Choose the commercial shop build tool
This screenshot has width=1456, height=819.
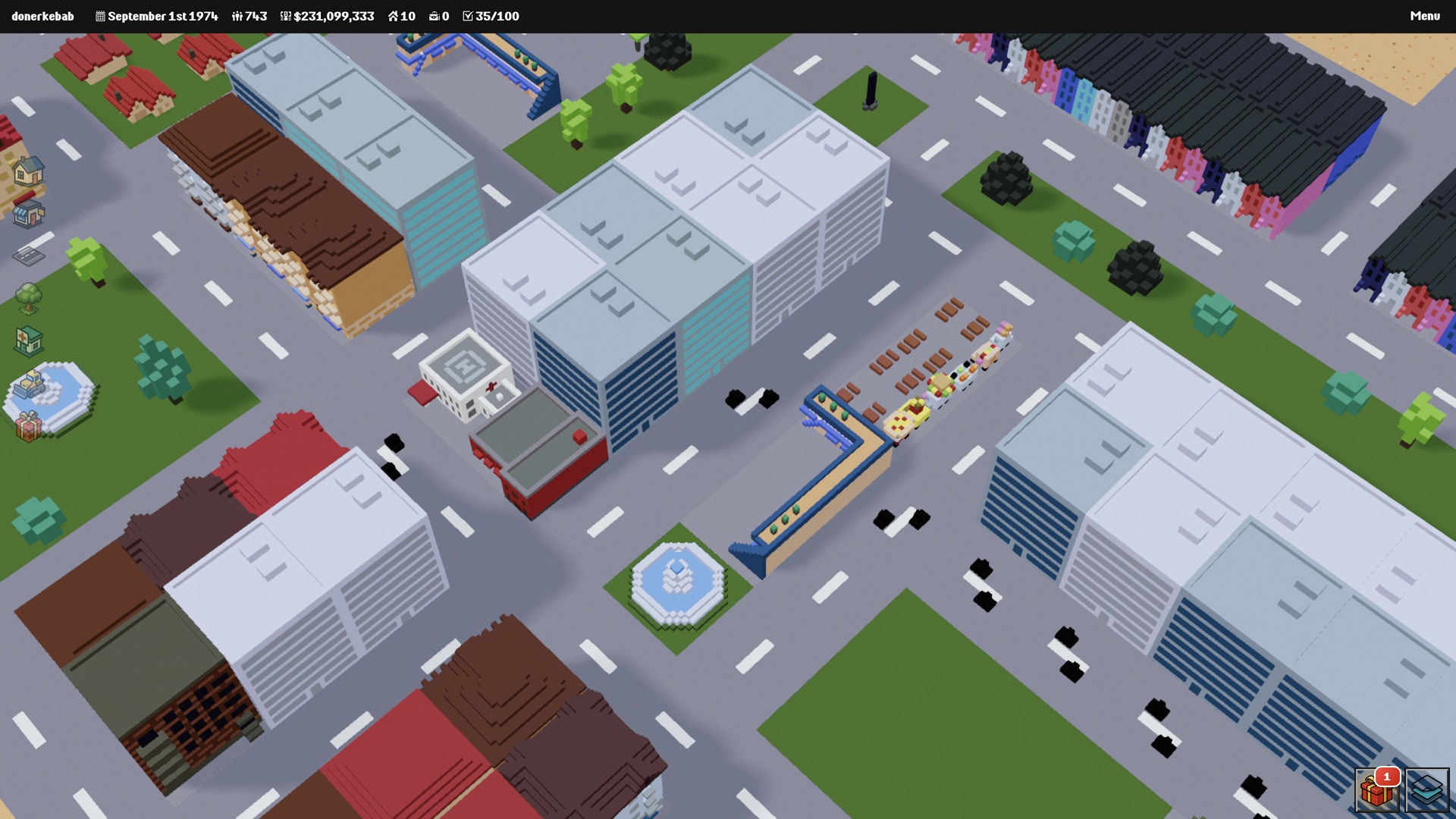point(28,212)
